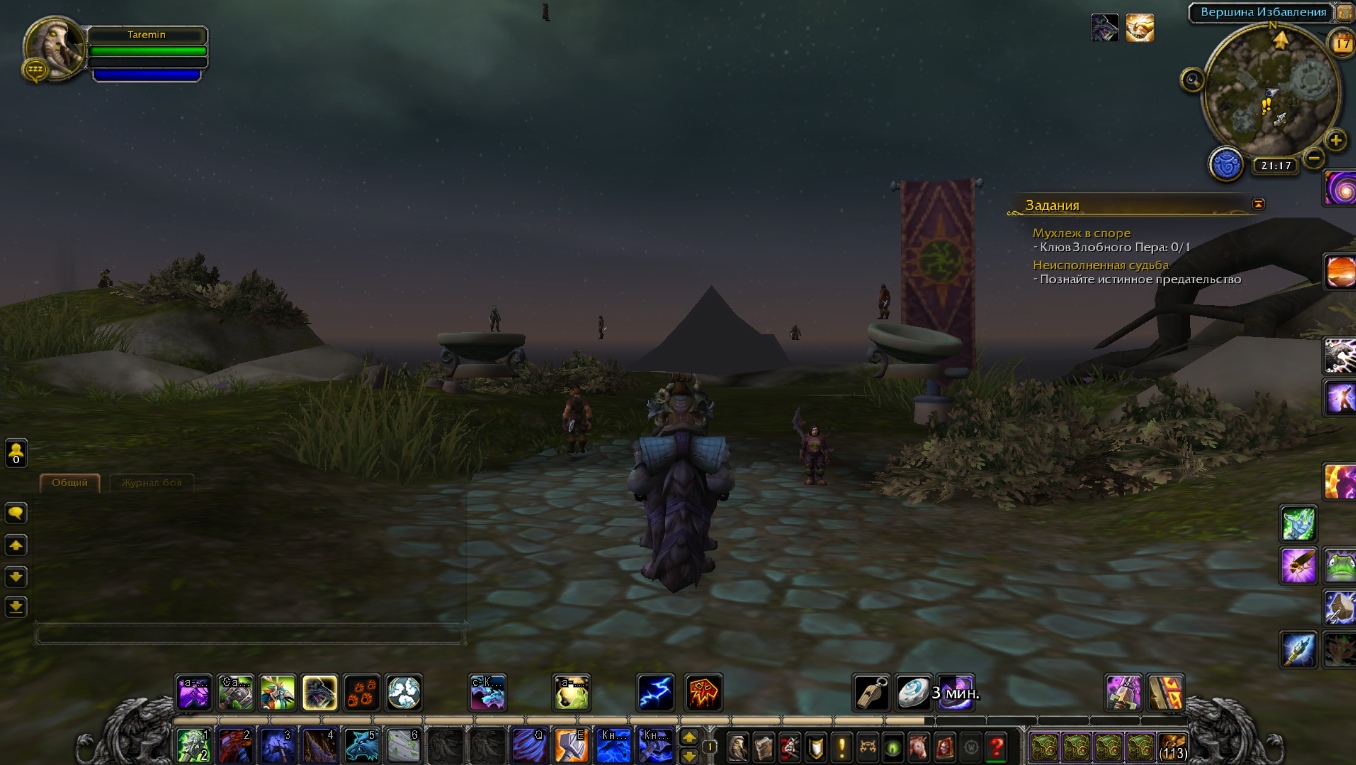
Task: Collapse the Задания quest tracker
Action: point(1258,204)
